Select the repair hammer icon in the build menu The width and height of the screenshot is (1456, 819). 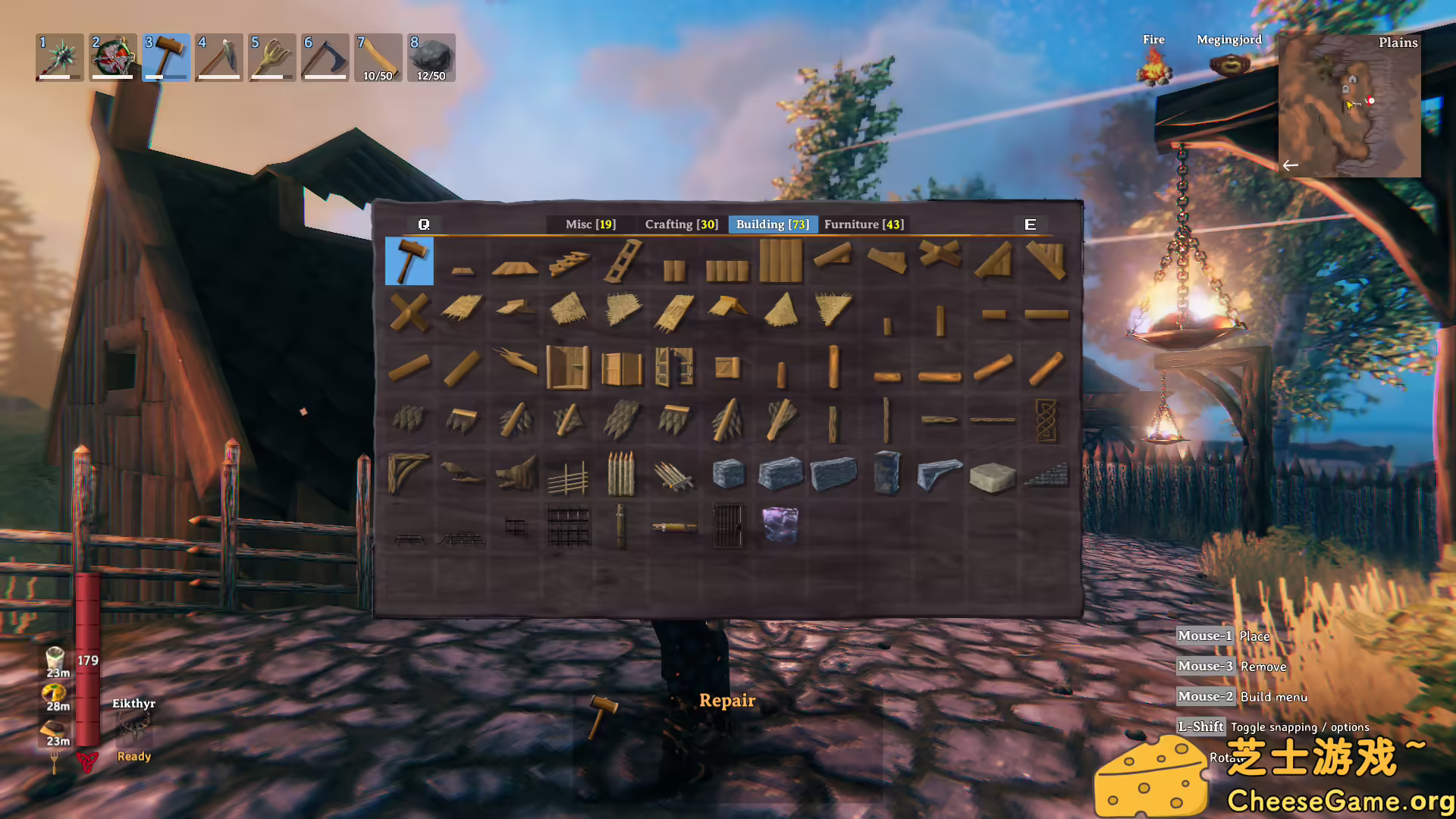click(x=408, y=262)
